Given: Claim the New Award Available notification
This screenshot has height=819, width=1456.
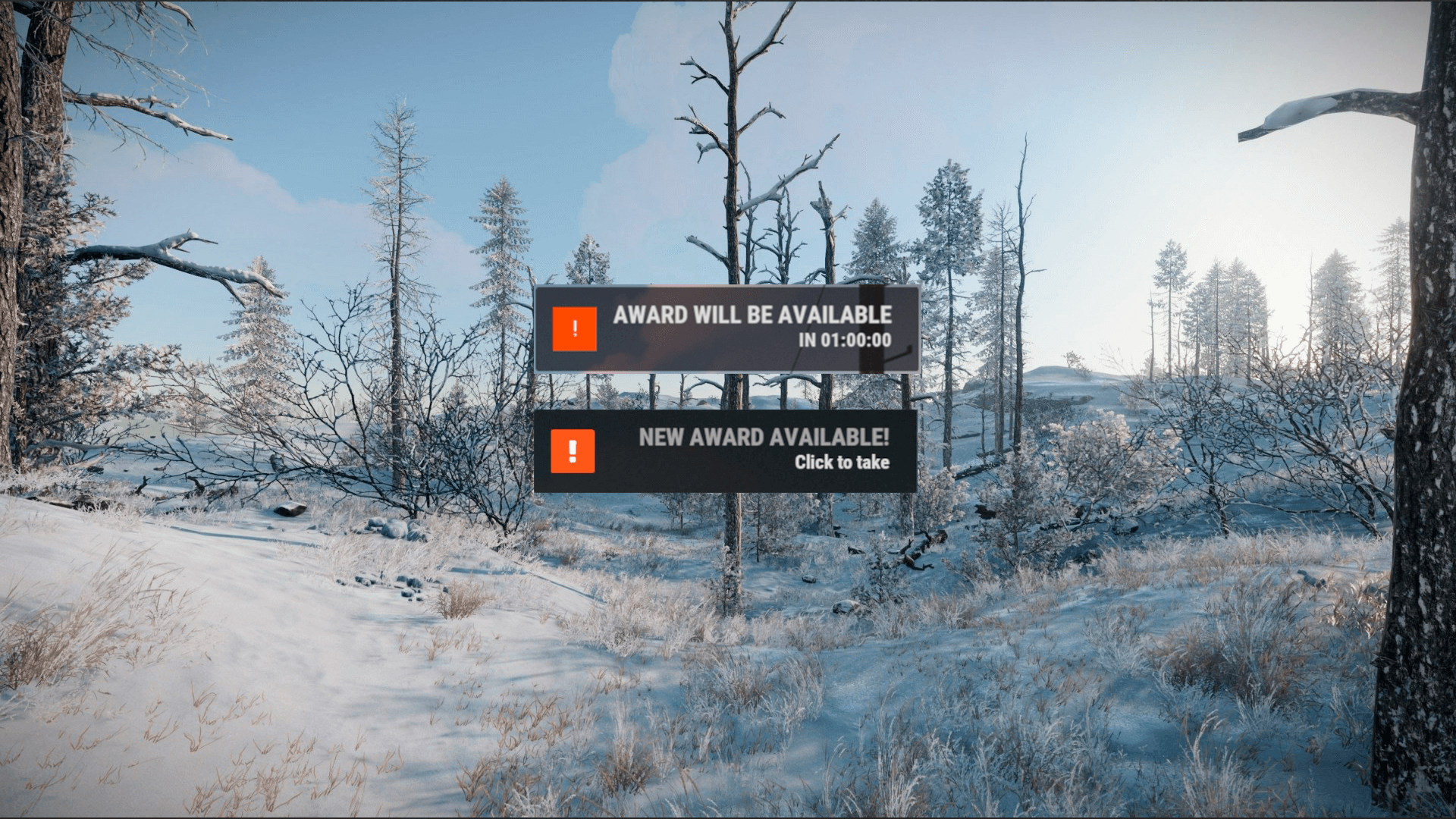Looking at the screenshot, I should tap(726, 450).
